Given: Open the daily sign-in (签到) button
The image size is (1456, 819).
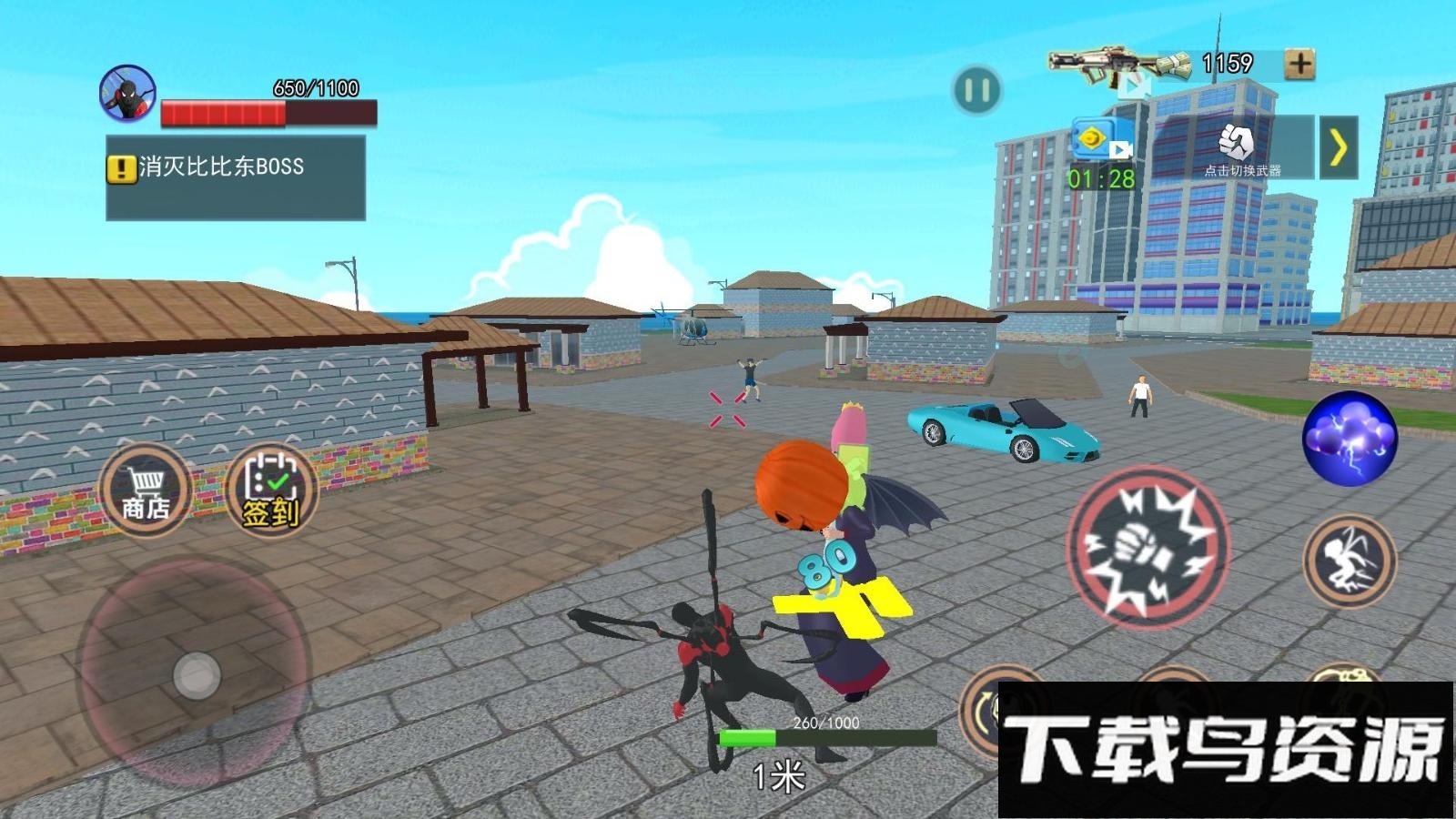Looking at the screenshot, I should [x=270, y=490].
